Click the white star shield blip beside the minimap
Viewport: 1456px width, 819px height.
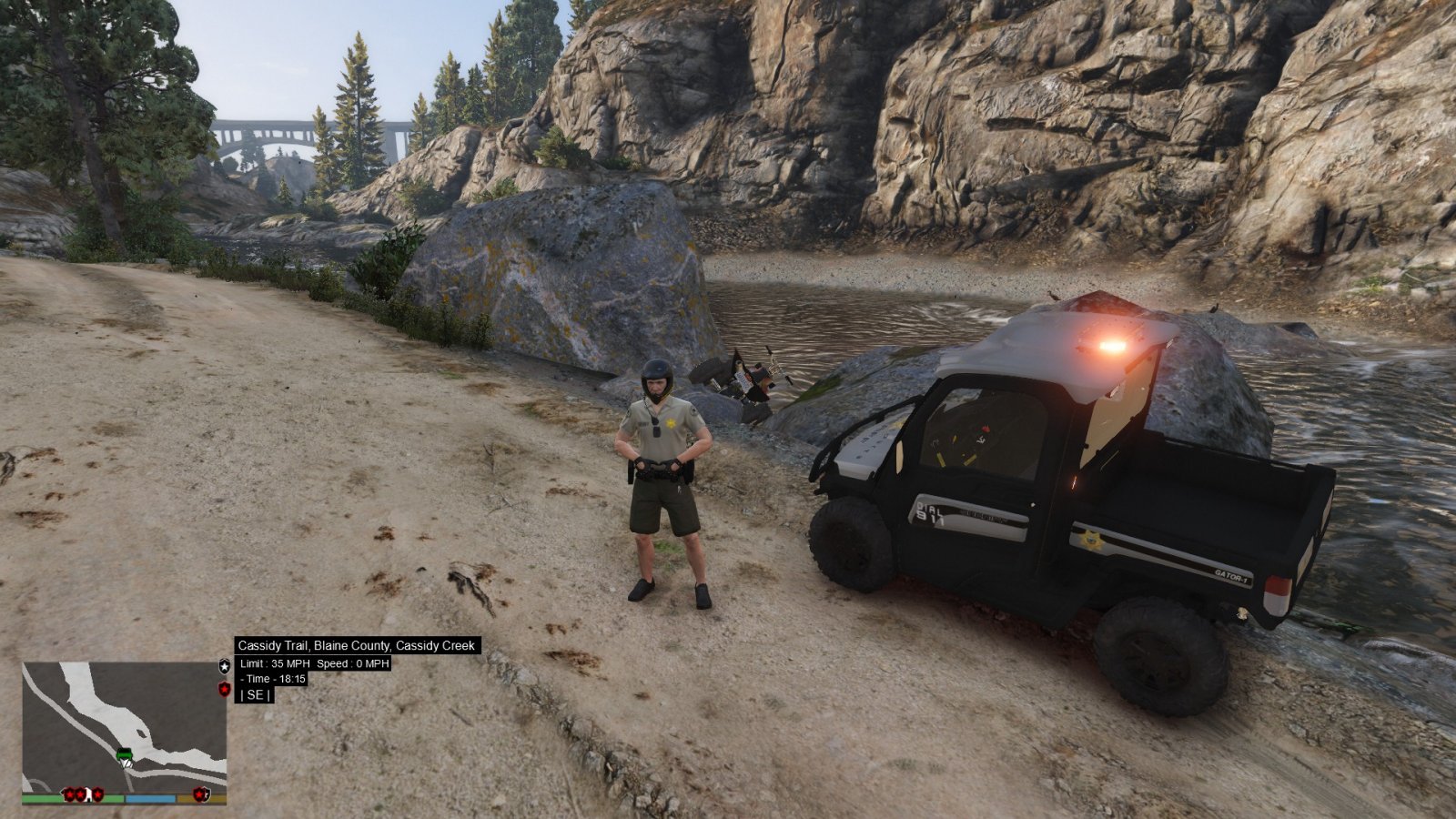coord(225,666)
